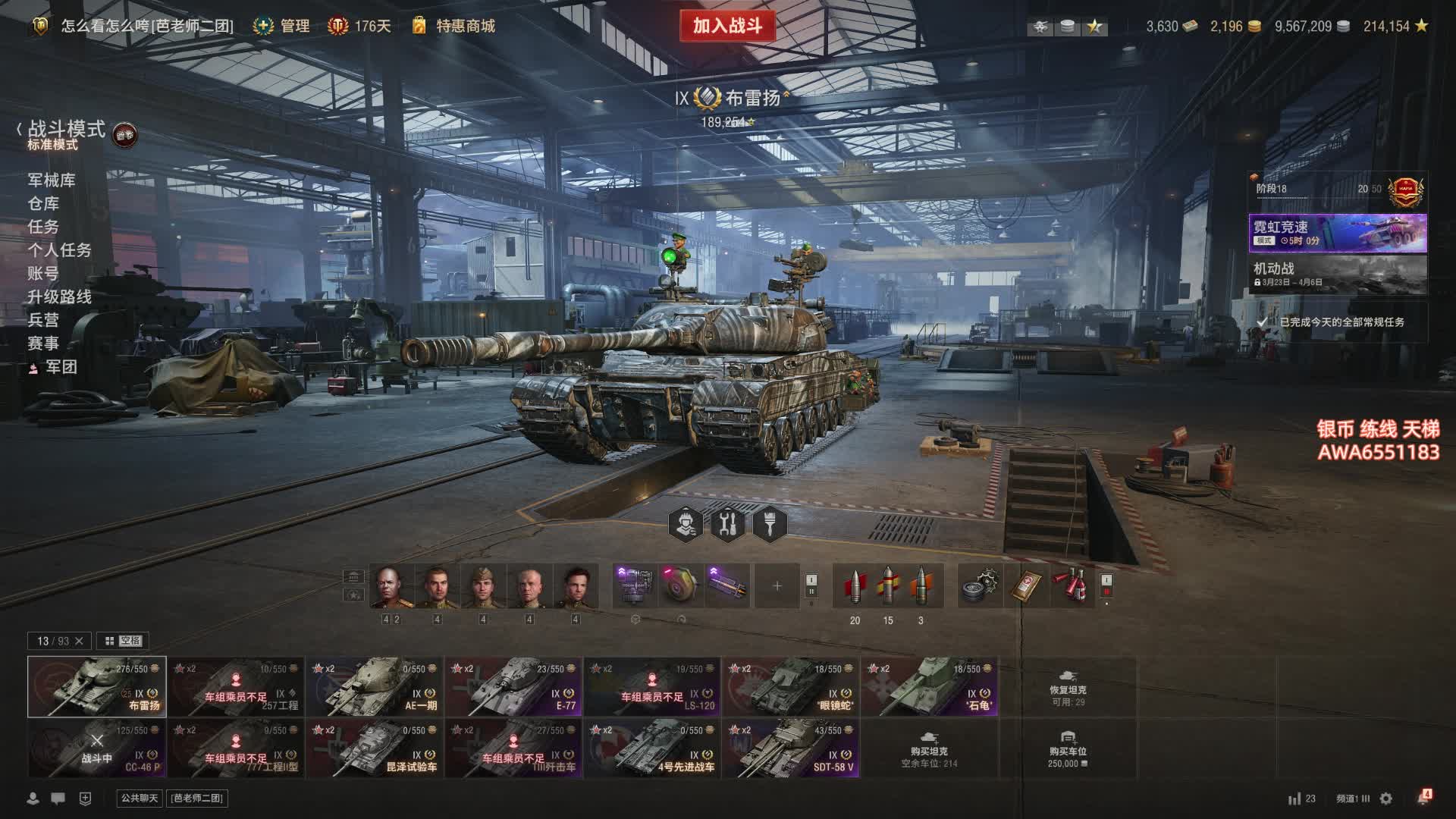Open the 兵营 barracks
Viewport: 1456px width, 819px height.
pos(43,320)
